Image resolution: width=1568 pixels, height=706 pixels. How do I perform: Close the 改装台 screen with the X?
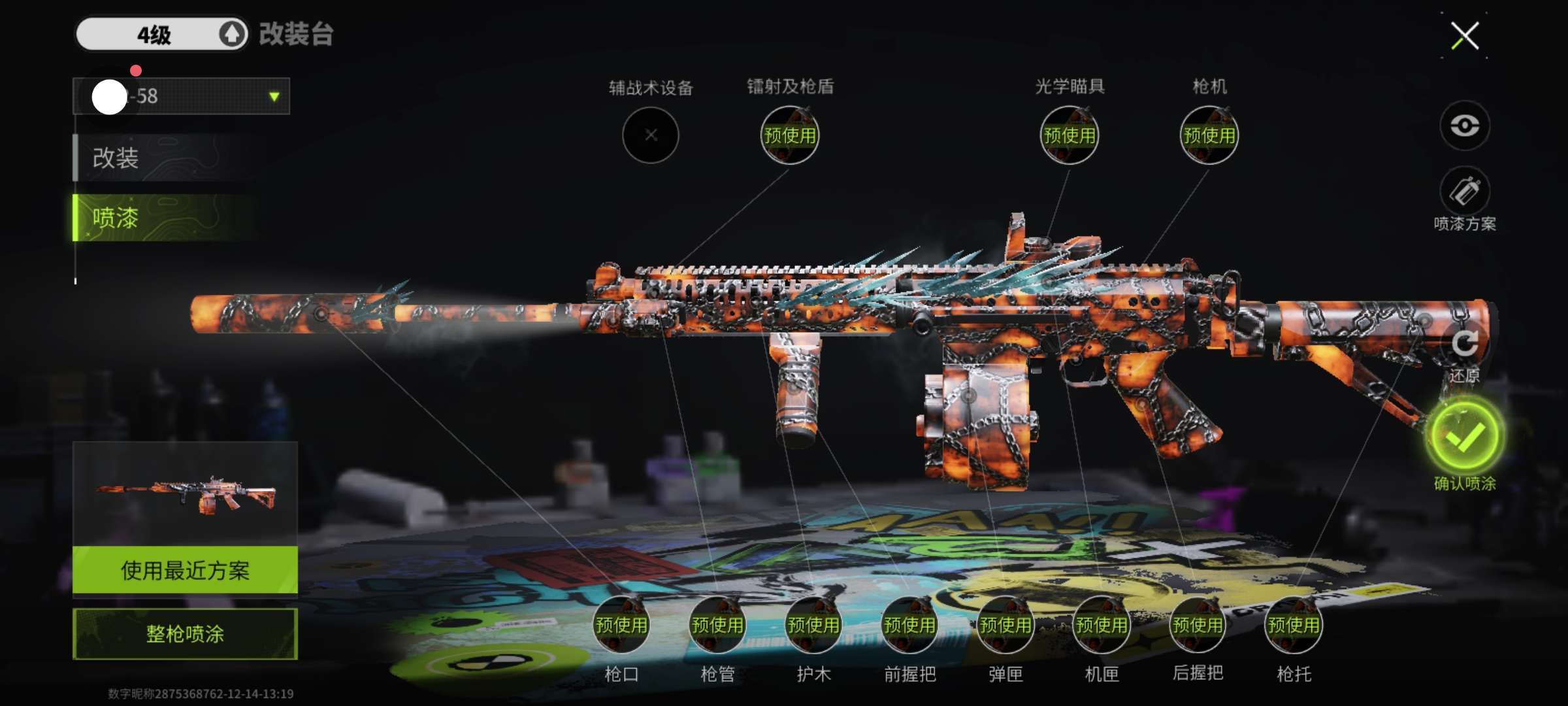1465,36
